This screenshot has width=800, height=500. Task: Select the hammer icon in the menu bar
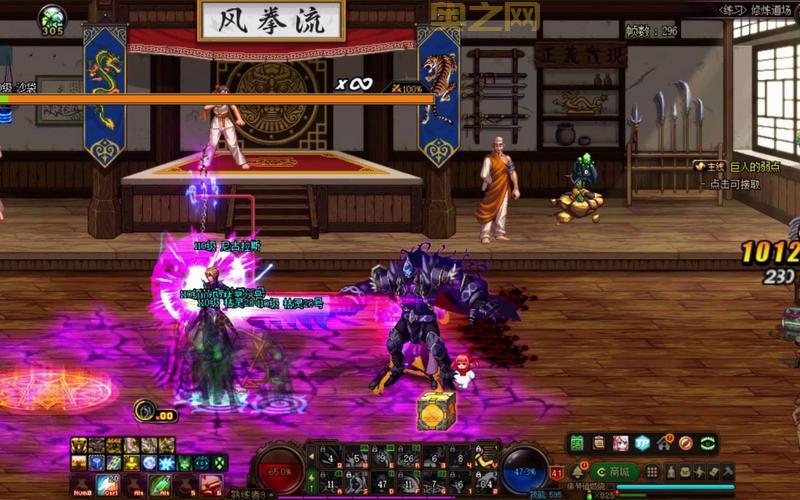728,472
